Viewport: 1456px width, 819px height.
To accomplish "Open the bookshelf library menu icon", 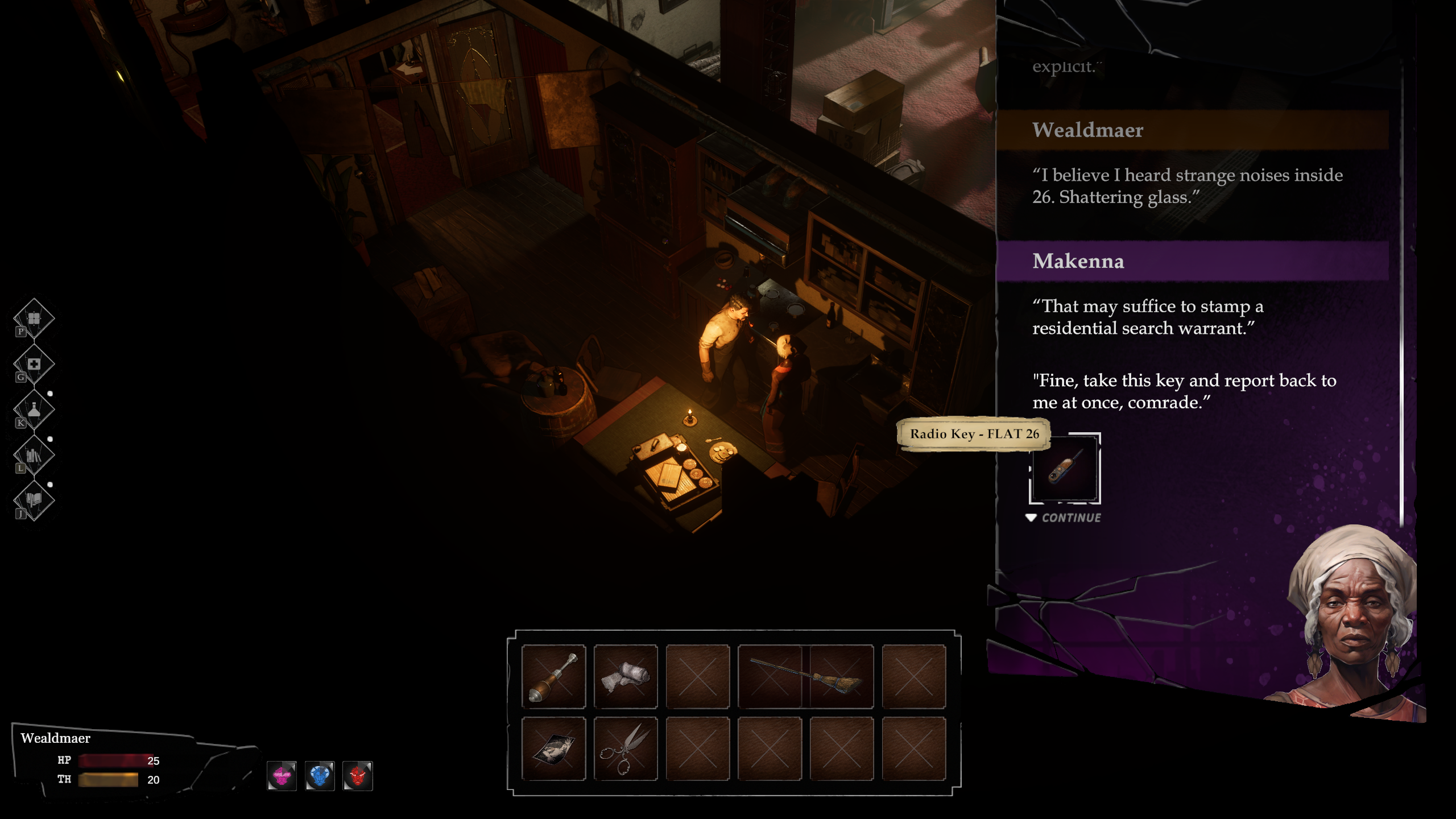I will tap(34, 456).
